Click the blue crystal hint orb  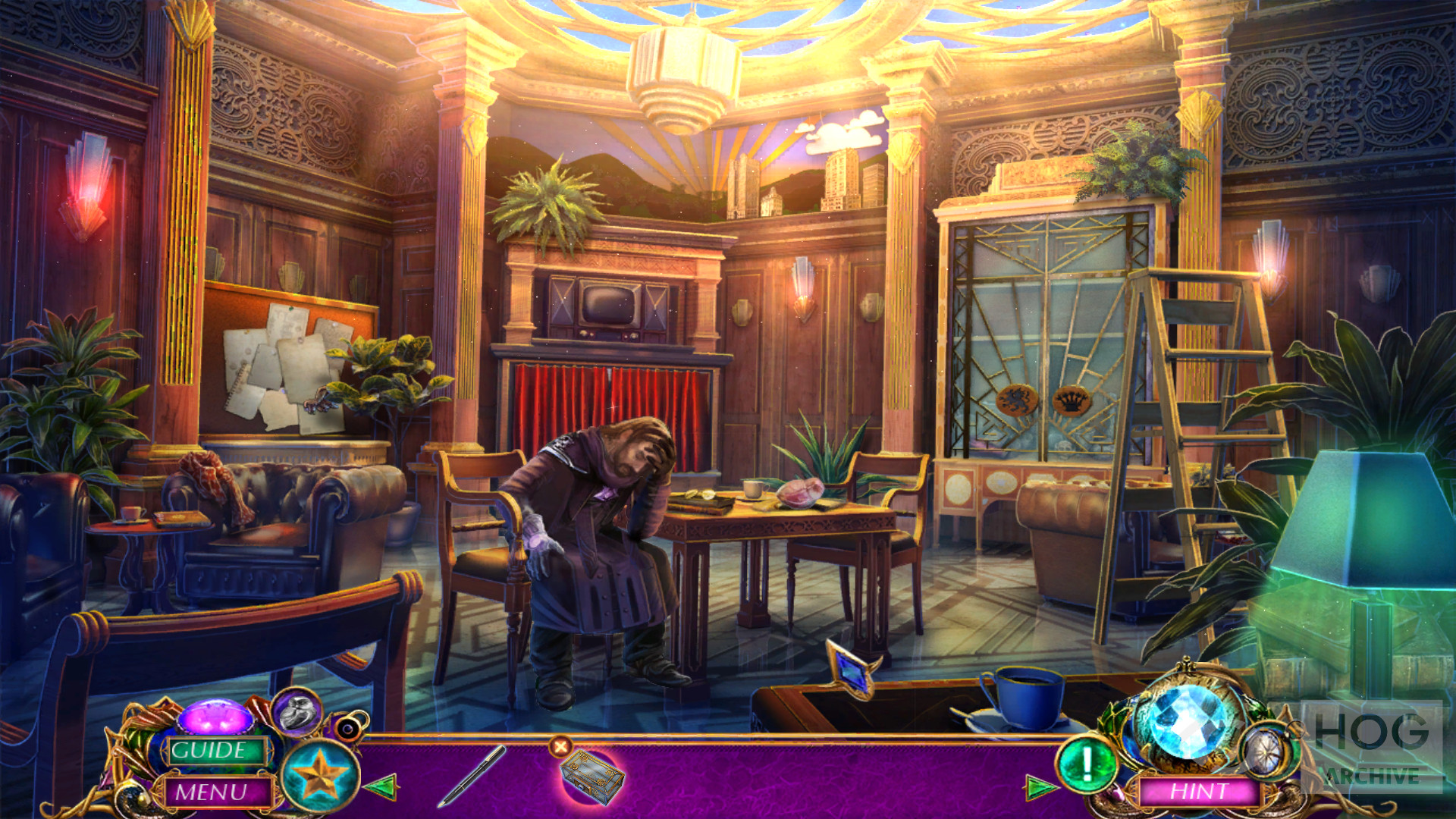point(1188,719)
